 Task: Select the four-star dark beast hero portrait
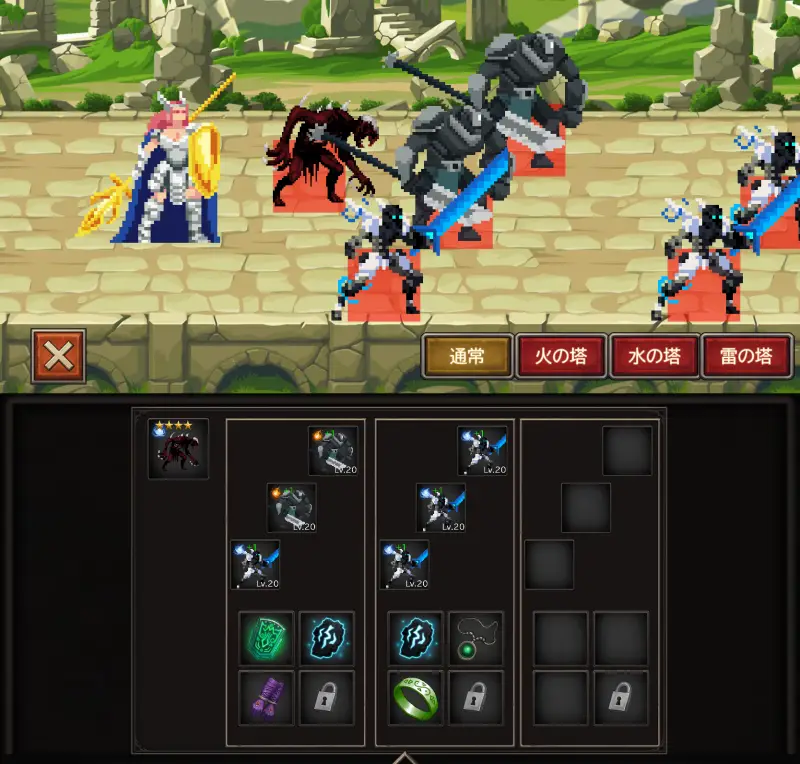pos(178,449)
